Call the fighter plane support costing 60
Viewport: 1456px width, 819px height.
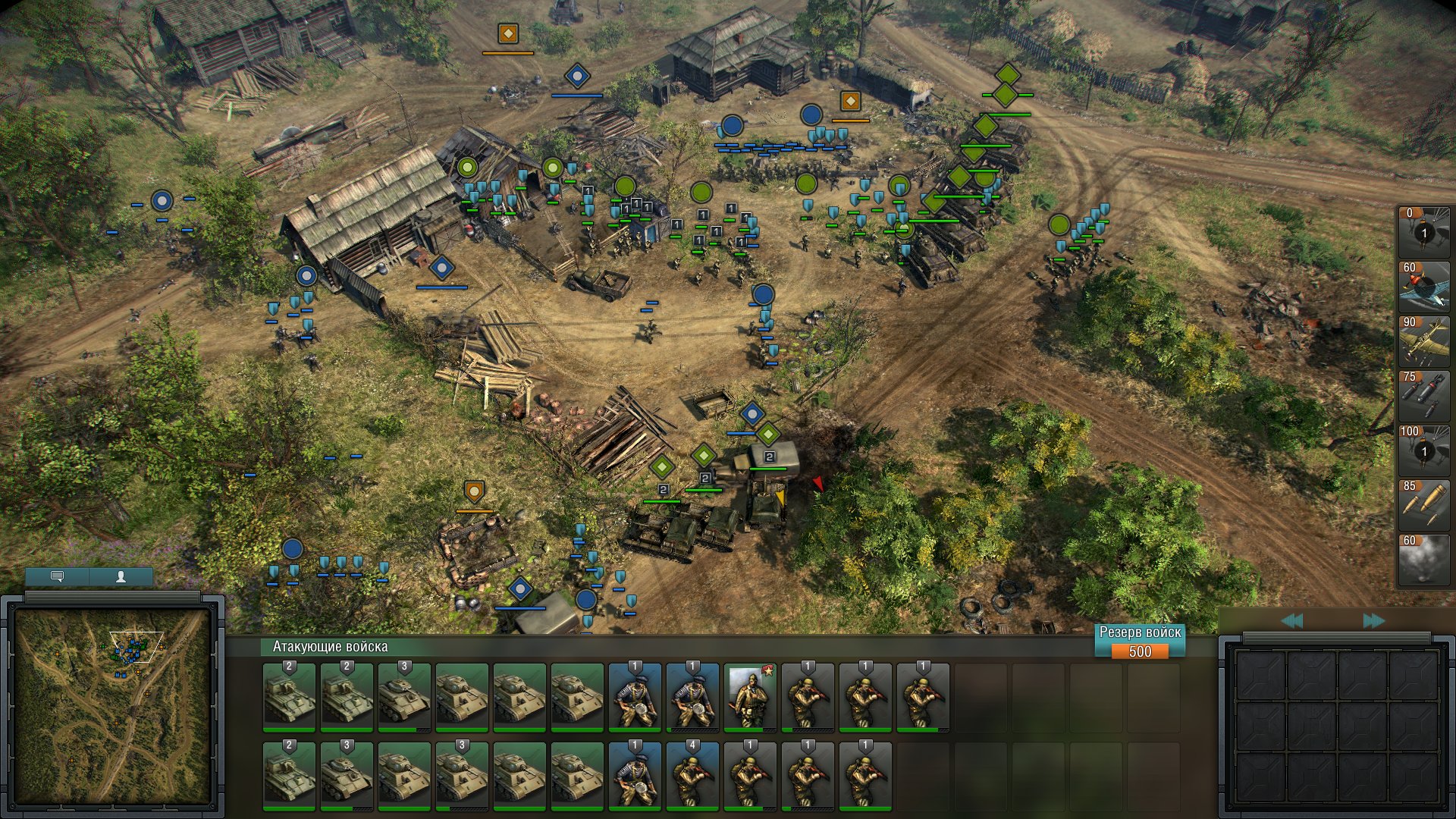[1423, 287]
